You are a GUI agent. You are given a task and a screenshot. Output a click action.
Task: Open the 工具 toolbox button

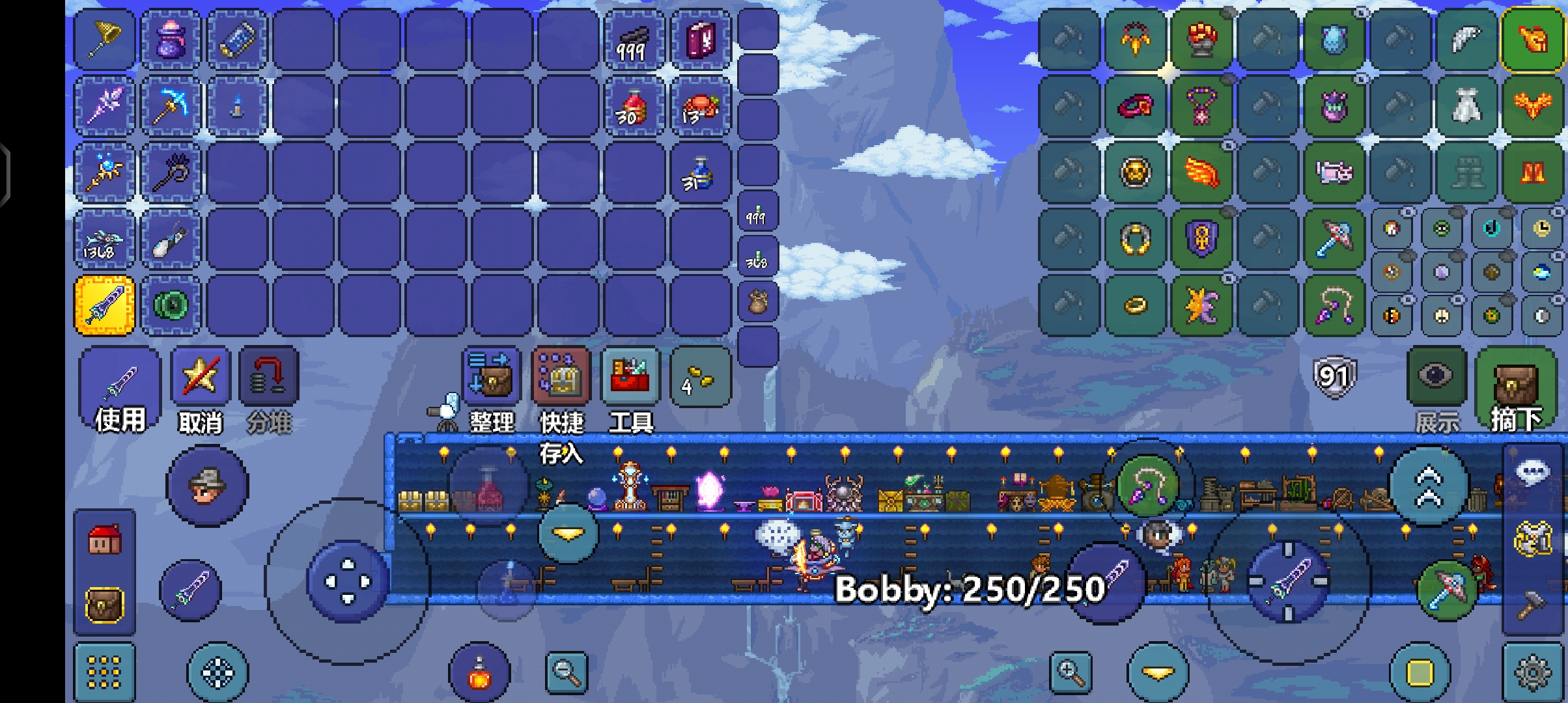click(630, 378)
